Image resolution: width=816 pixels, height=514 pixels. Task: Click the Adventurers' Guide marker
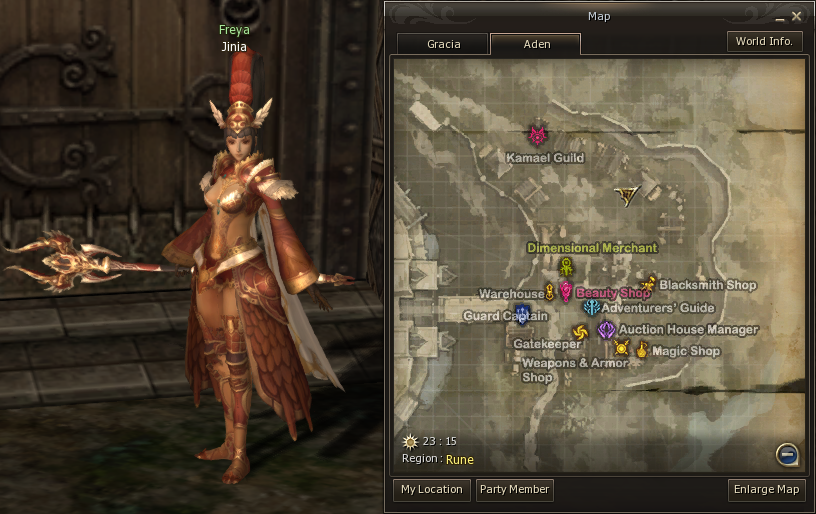591,308
